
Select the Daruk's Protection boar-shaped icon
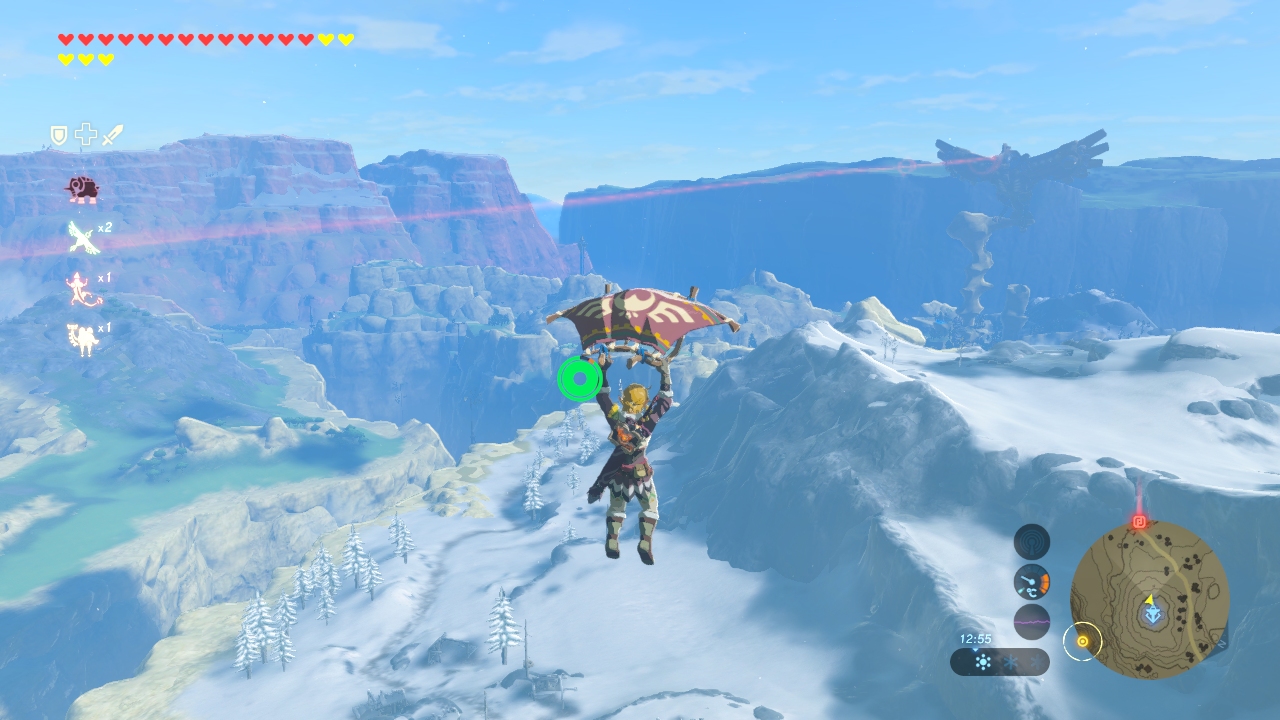click(x=81, y=188)
